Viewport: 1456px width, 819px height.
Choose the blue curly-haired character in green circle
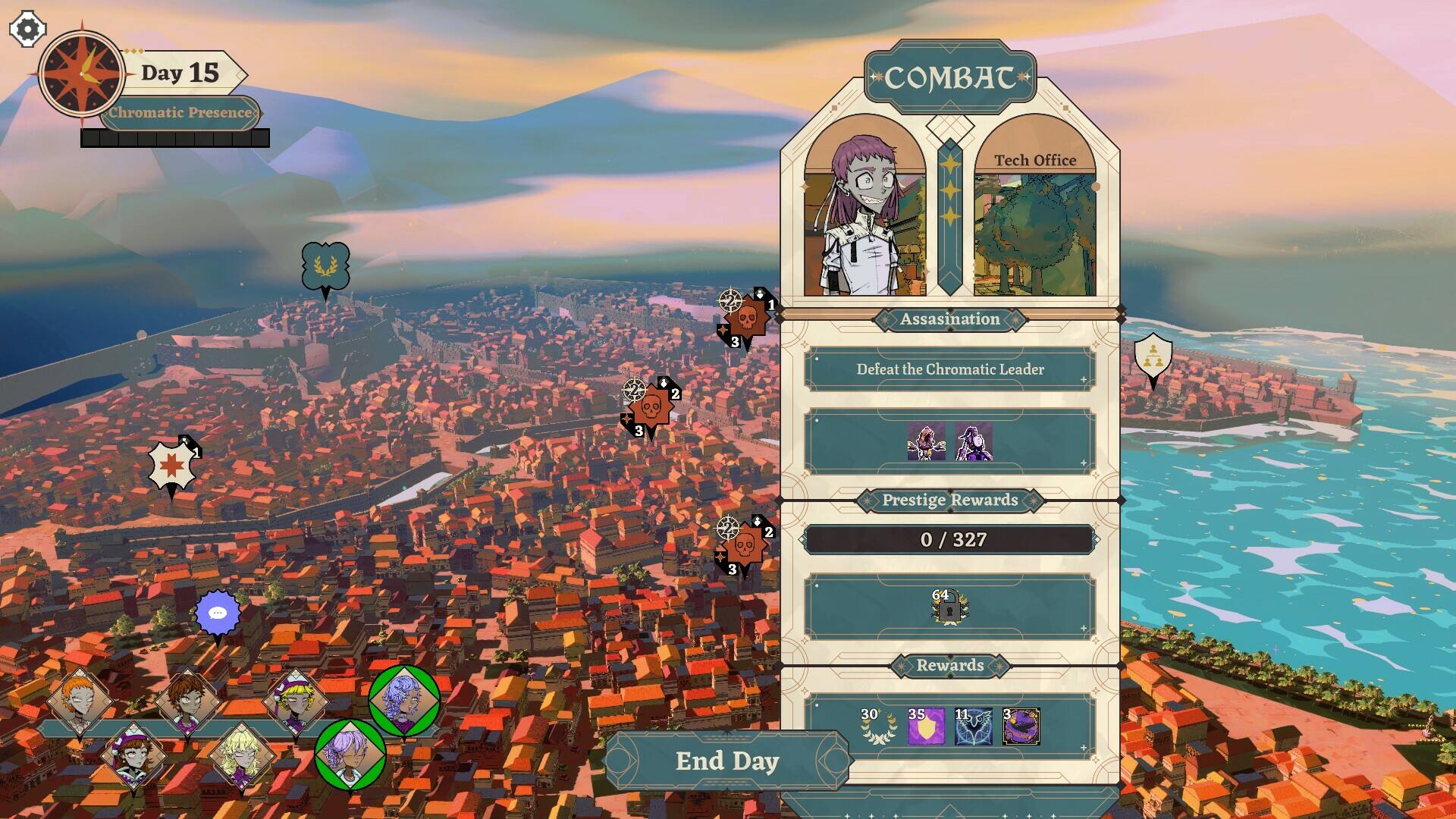pyautogui.click(x=403, y=700)
